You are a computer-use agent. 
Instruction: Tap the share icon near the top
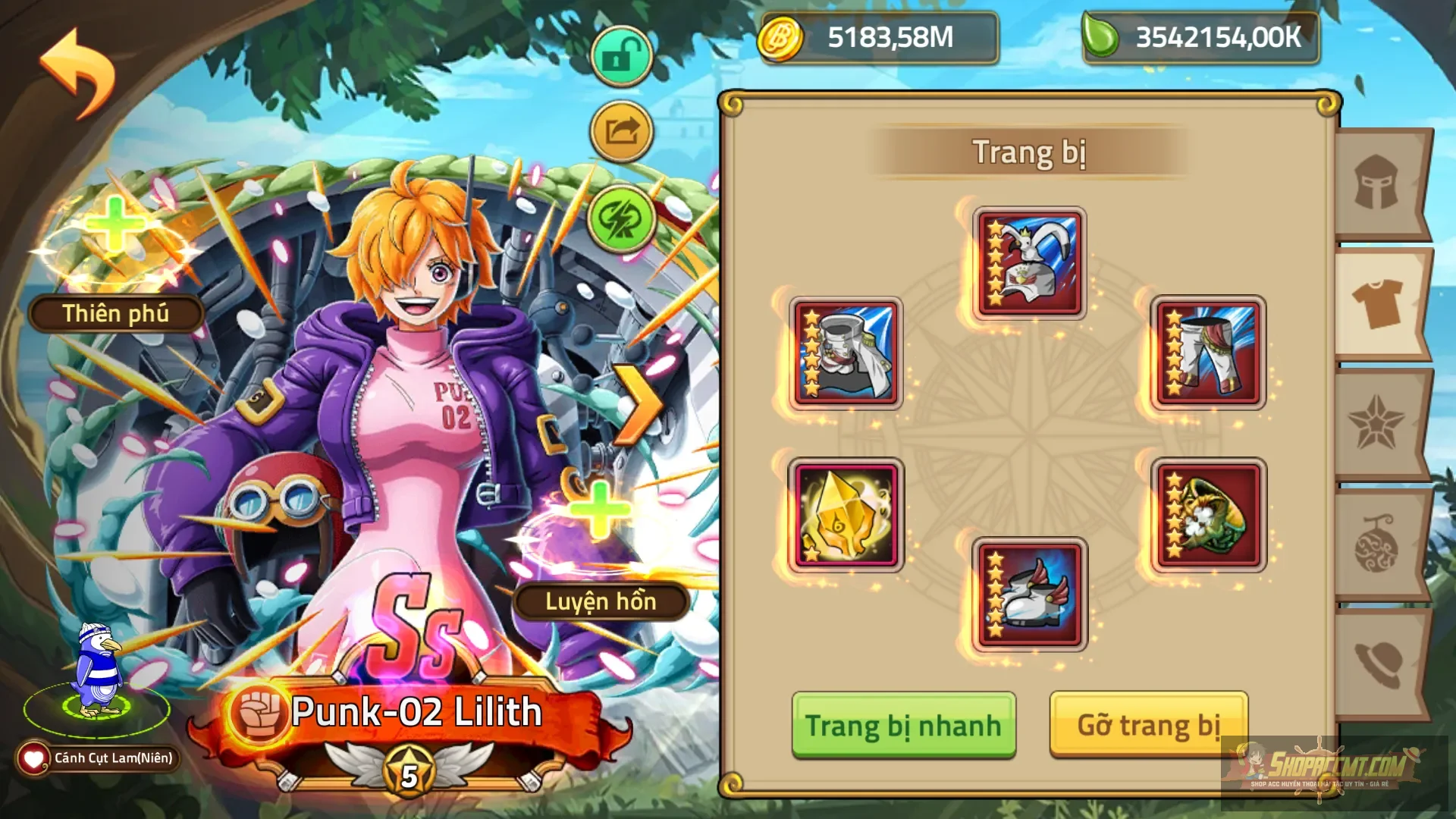(x=620, y=130)
